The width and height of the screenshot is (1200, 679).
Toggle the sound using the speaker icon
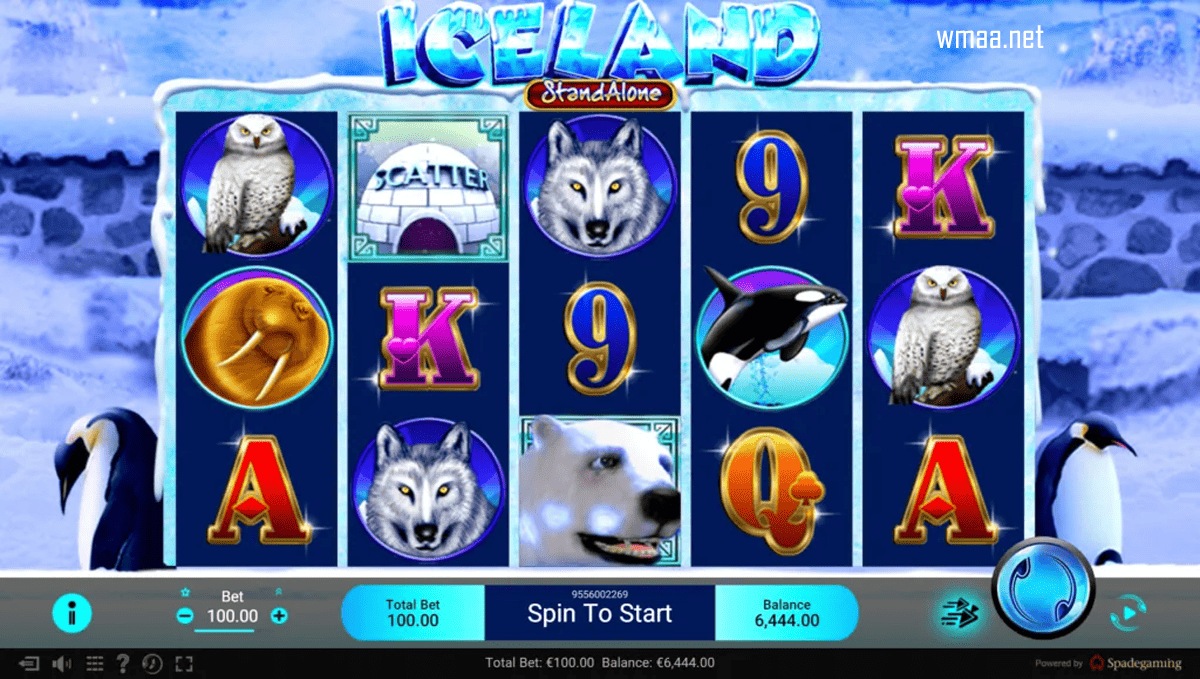62,663
